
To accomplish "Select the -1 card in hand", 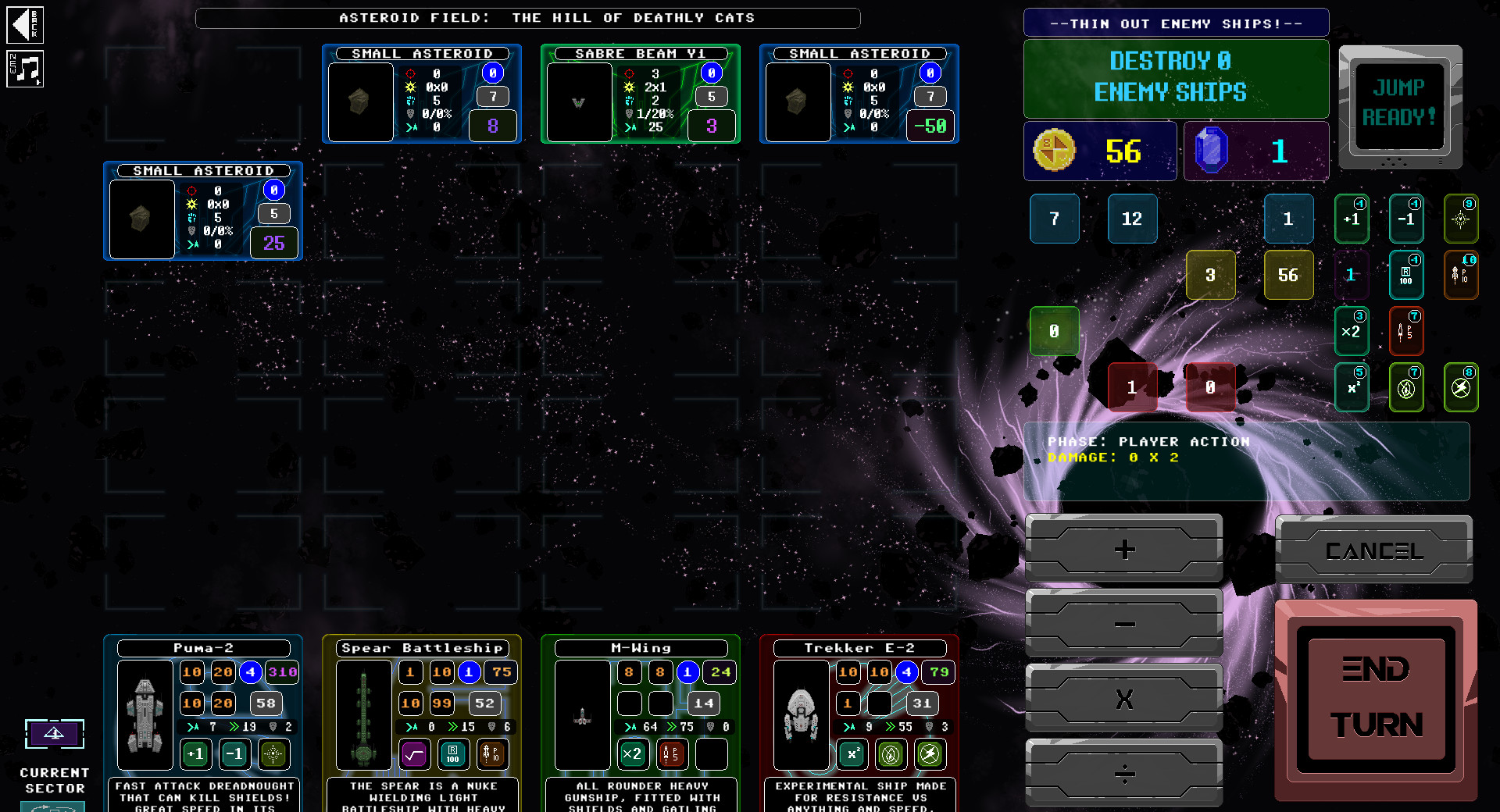I will click(x=1406, y=219).
